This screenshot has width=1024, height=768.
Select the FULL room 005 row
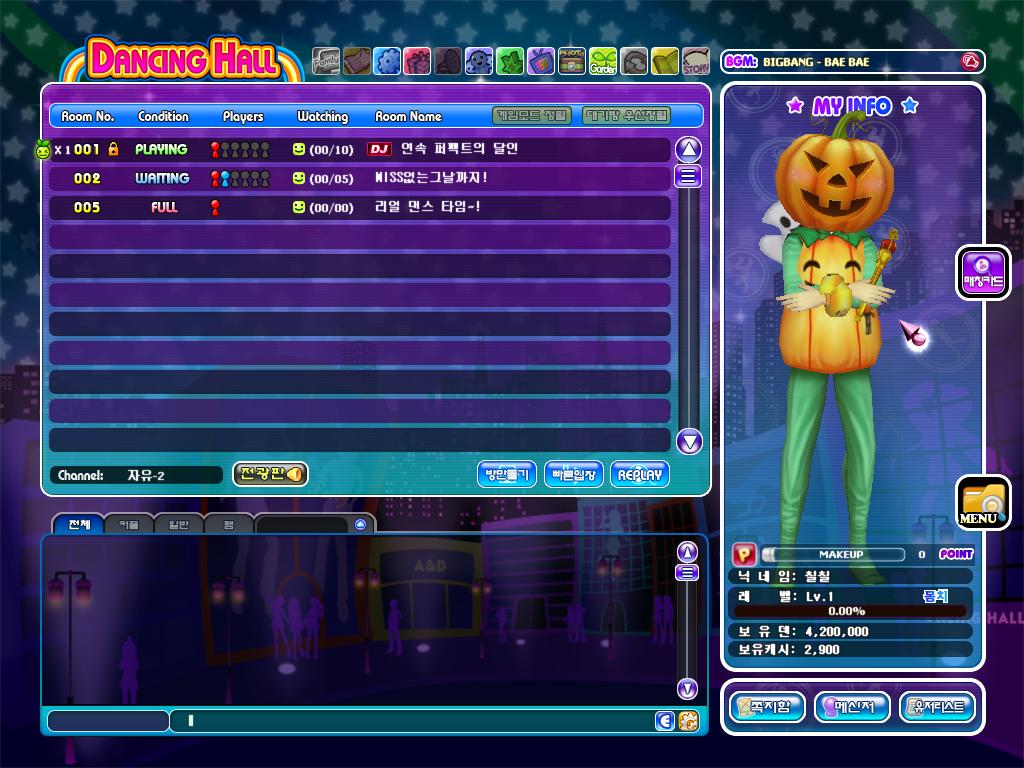coord(360,207)
